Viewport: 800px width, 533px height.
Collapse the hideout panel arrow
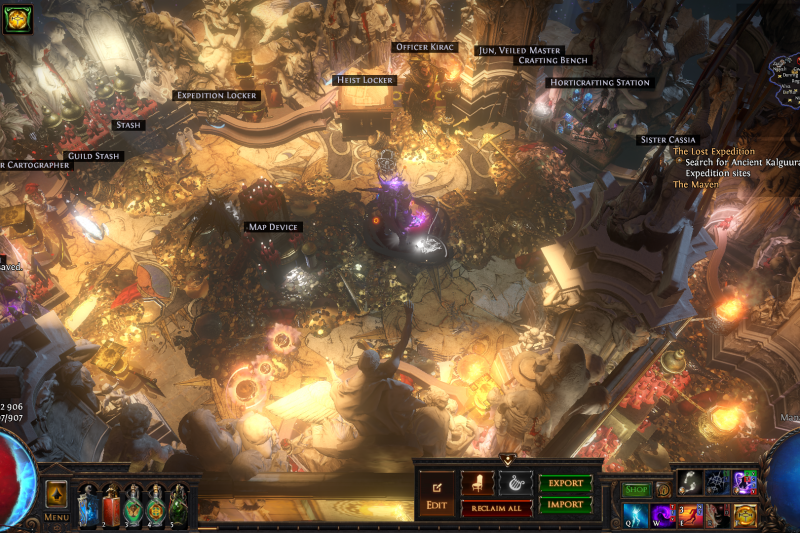point(507,461)
